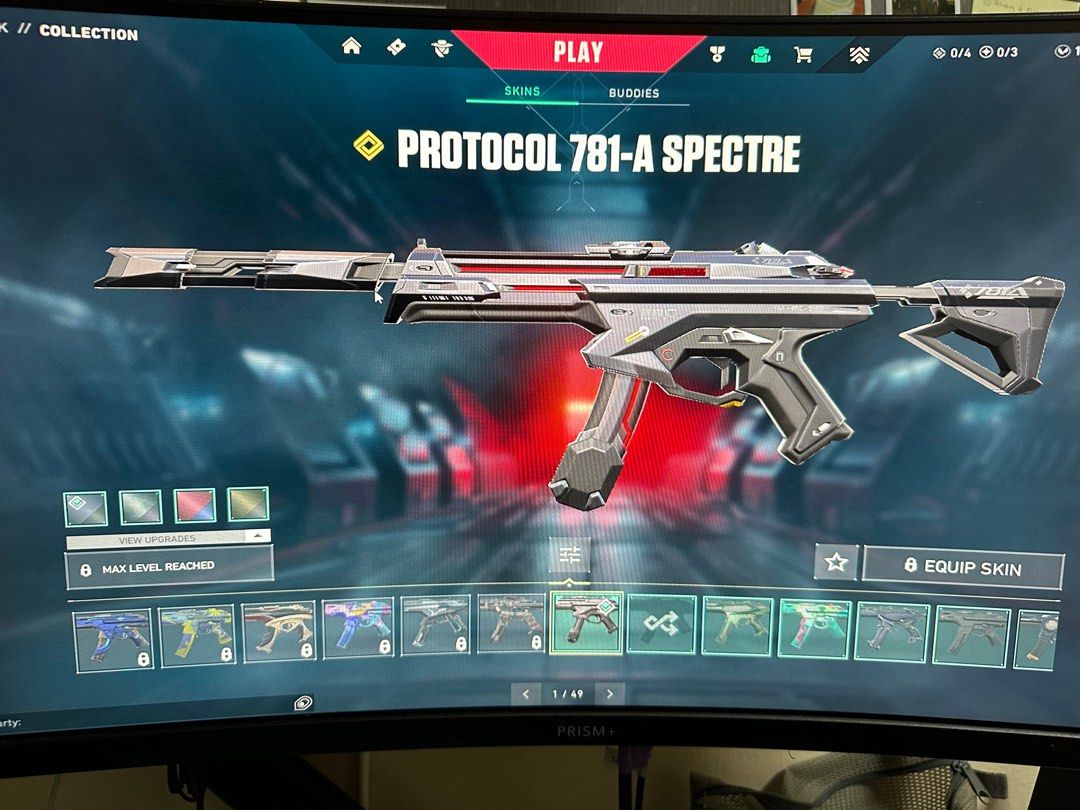Select the Skins tab
The image size is (1080, 810).
point(522,91)
